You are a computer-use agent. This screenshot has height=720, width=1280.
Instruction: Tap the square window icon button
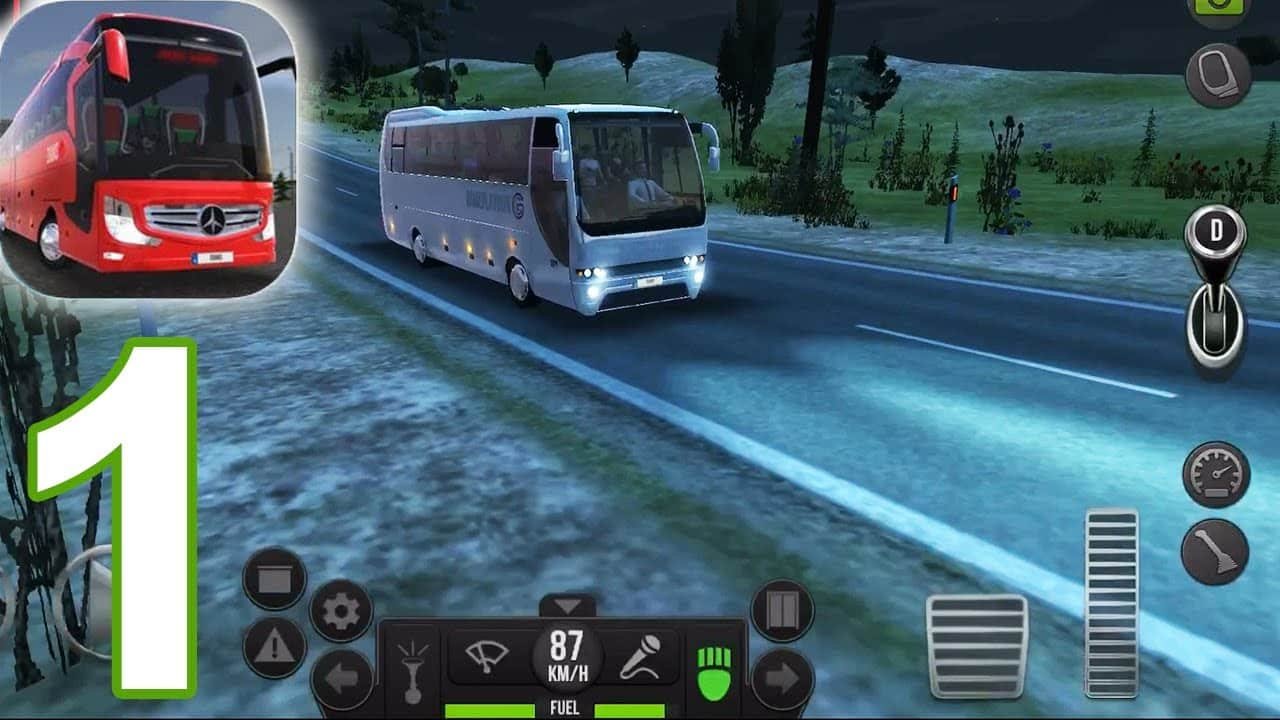pos(274,579)
